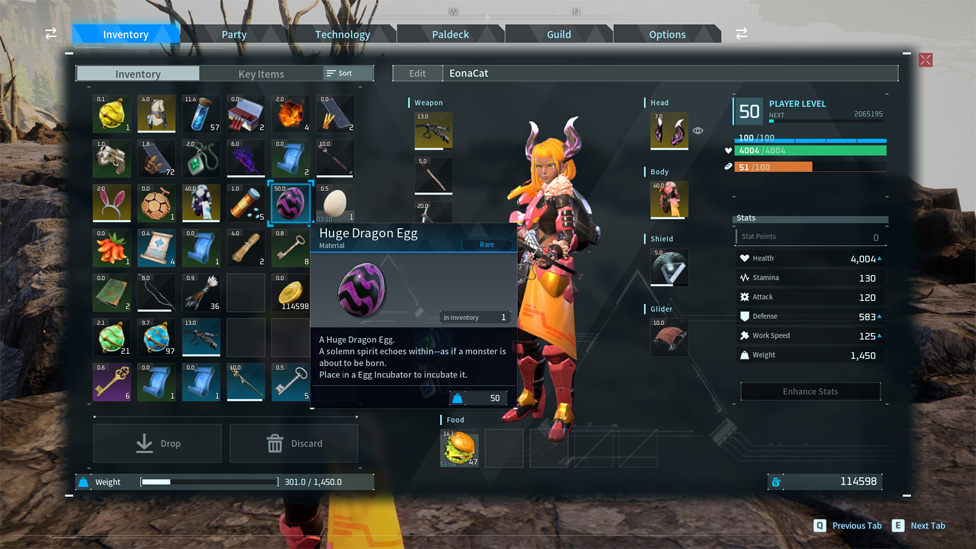Image resolution: width=976 pixels, height=549 pixels.
Task: Click the Enhance Stats button
Action: click(810, 391)
